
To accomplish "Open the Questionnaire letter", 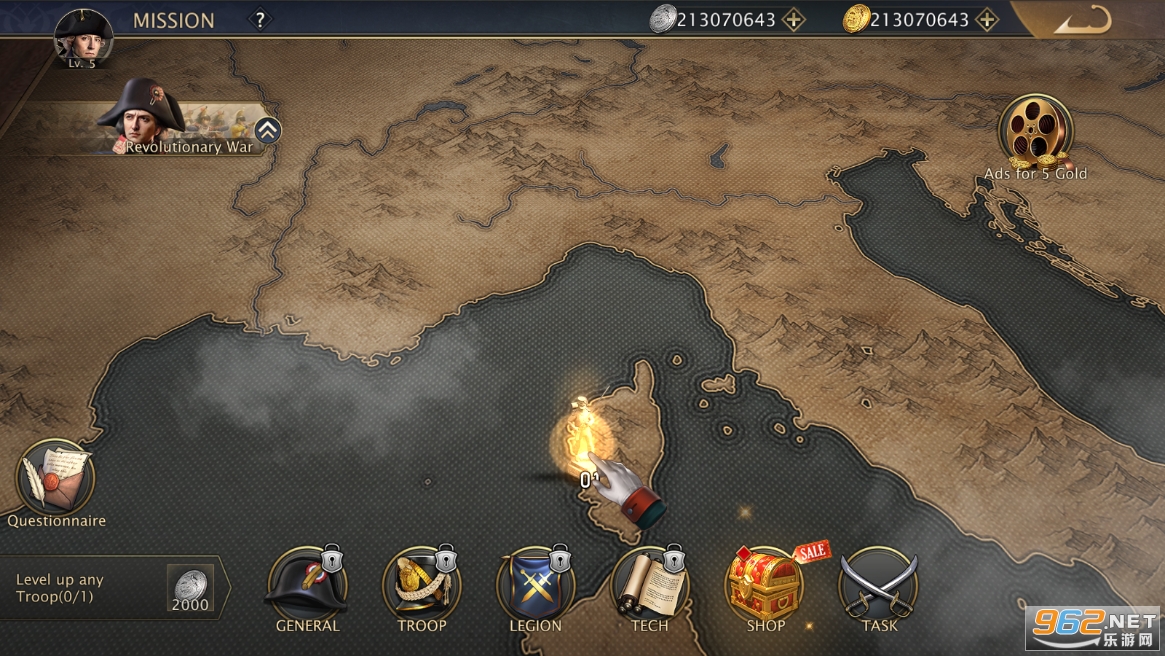I will (x=56, y=480).
